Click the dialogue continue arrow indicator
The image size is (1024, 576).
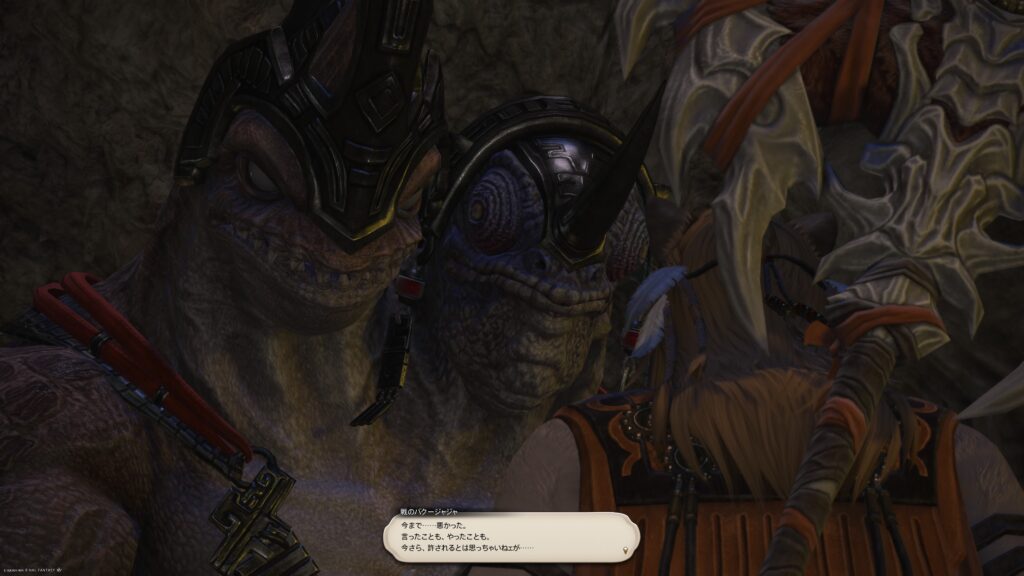[627, 550]
